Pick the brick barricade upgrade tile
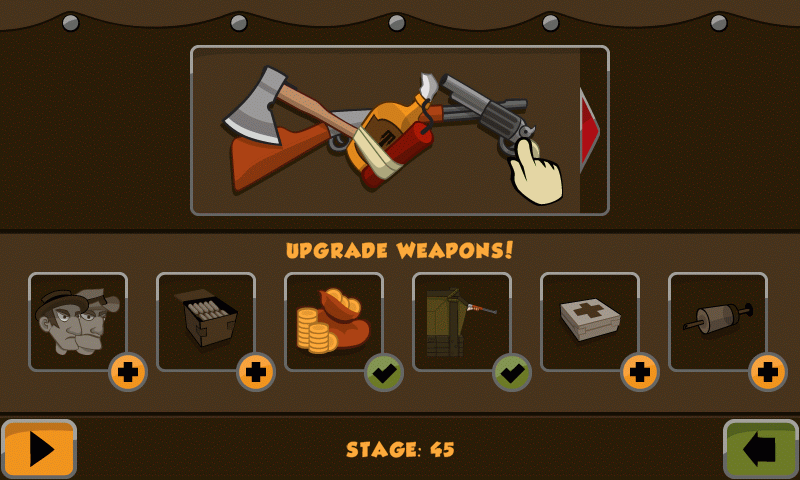This screenshot has height=480, width=800. (461, 320)
